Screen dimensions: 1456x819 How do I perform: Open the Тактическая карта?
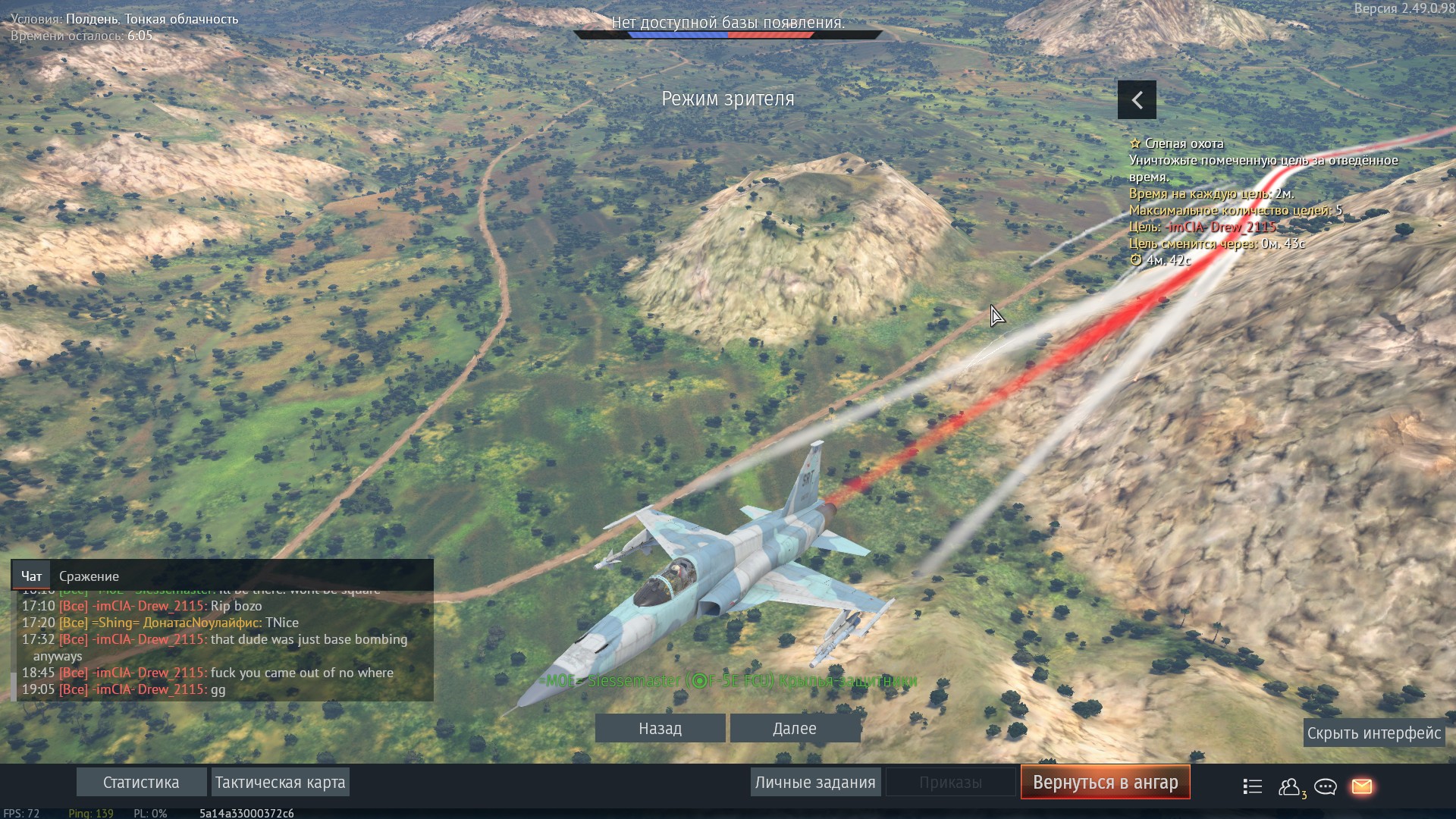pos(280,783)
